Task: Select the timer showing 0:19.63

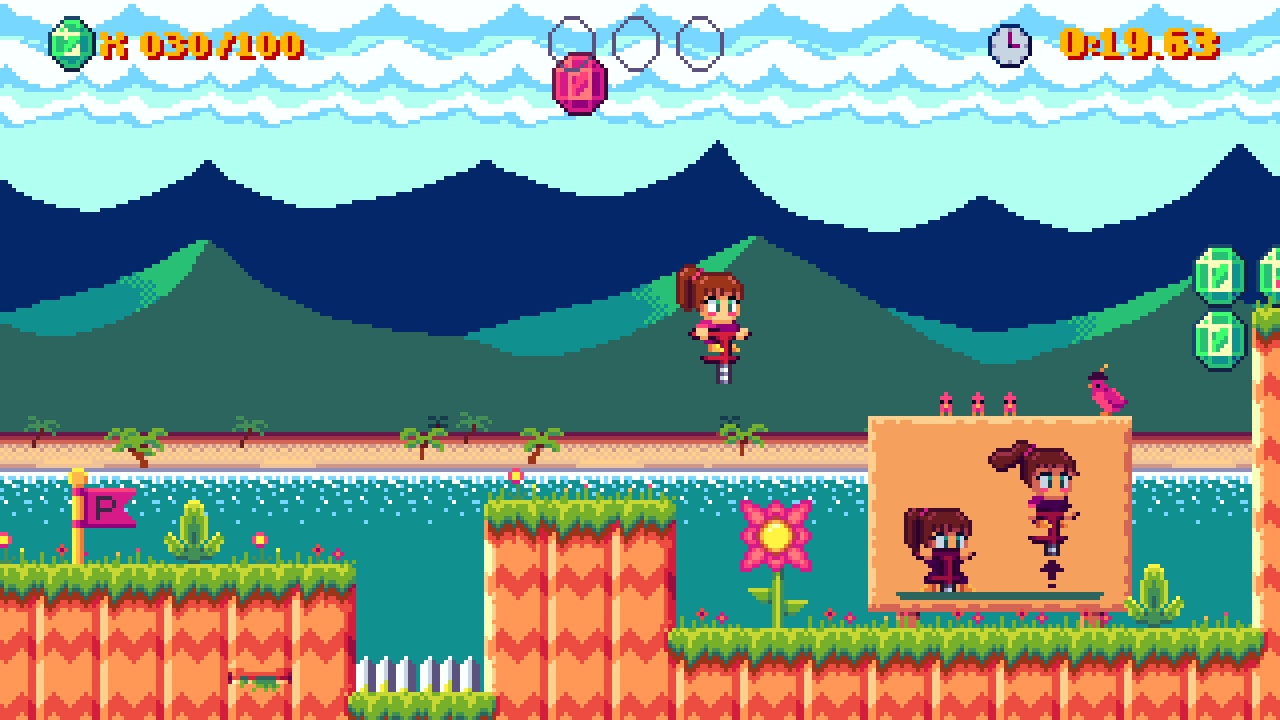Action: (x=1140, y=42)
